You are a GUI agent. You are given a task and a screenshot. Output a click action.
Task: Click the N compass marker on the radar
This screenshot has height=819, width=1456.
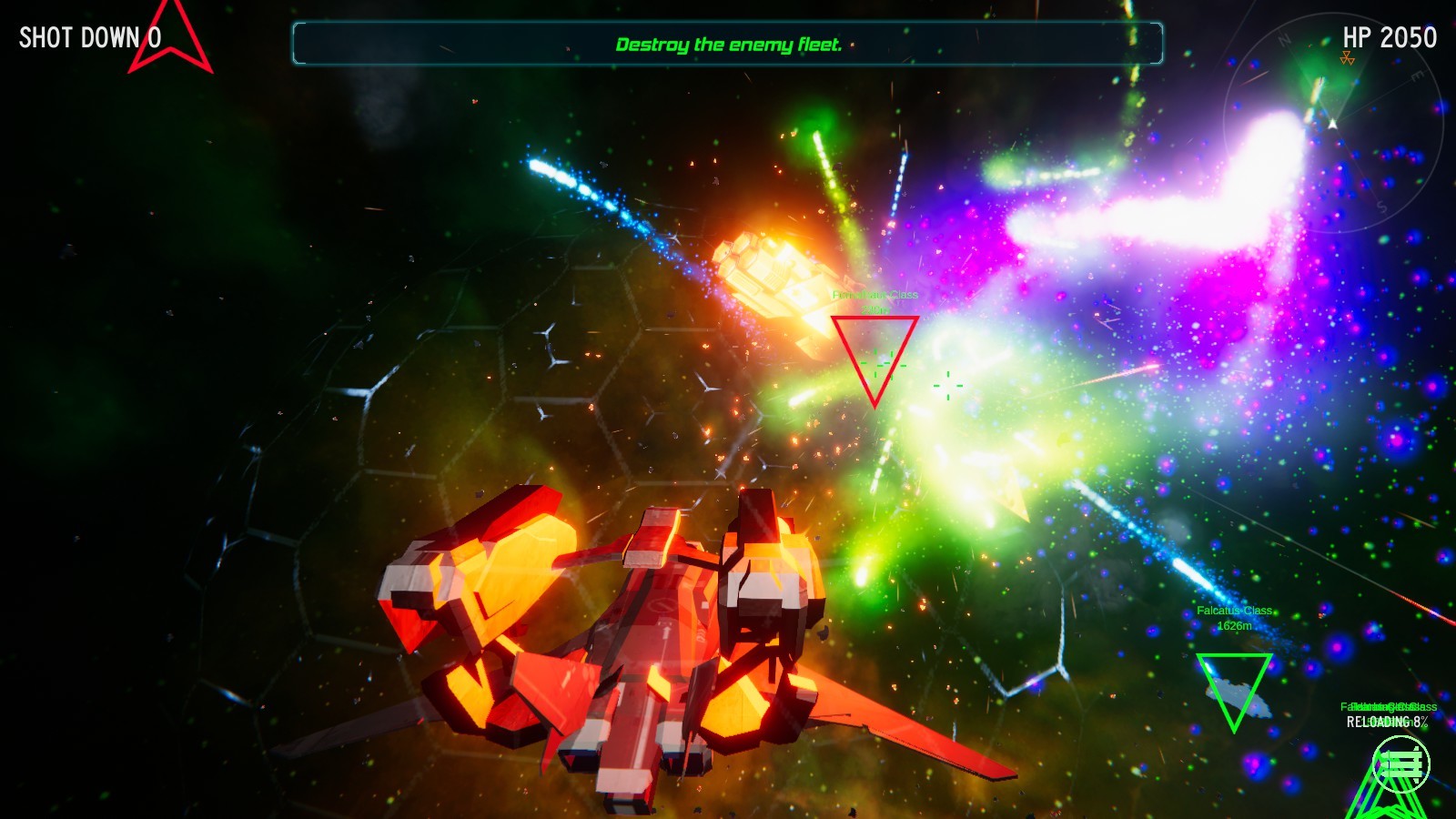click(1283, 39)
